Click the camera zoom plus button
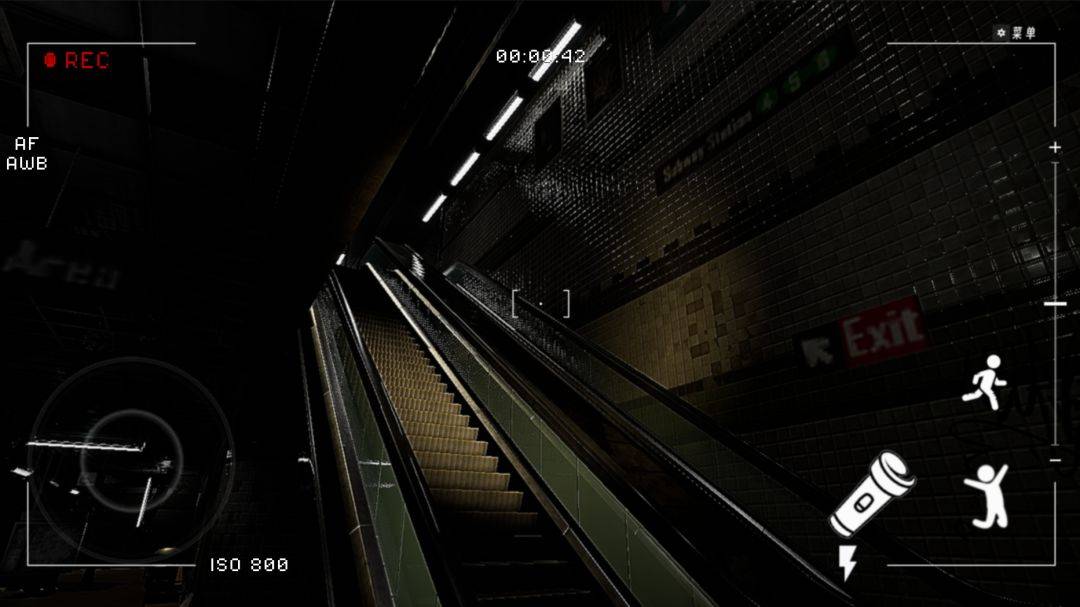Viewport: 1080px width, 607px height. coord(1055,148)
